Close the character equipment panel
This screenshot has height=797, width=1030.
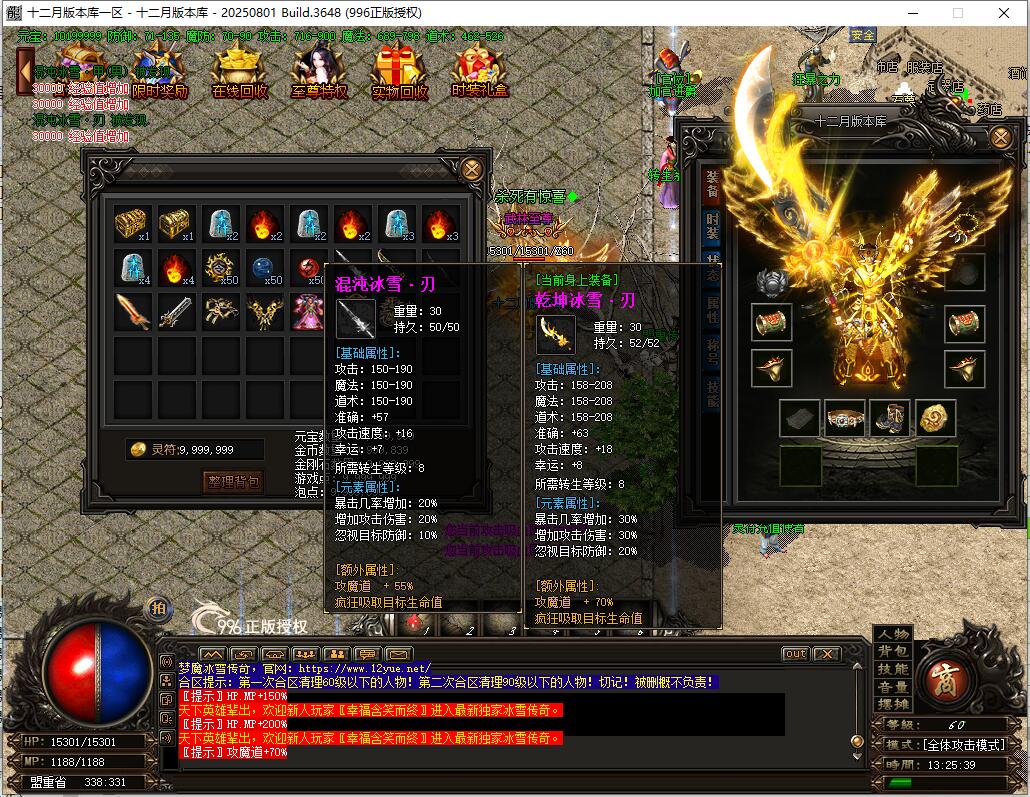click(x=1000, y=137)
